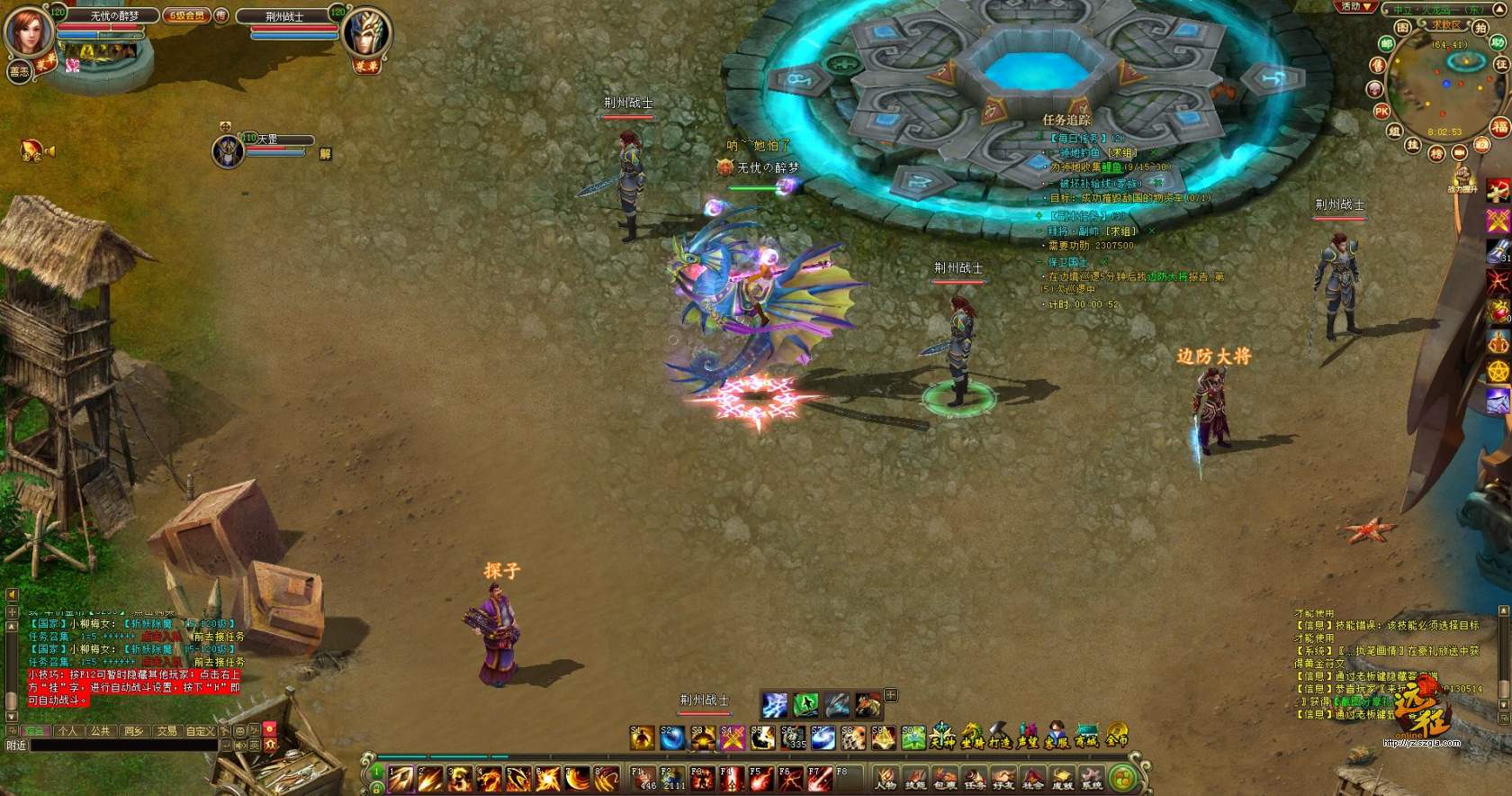
Task: Open the 邮 mail button
Action: pos(1387,43)
